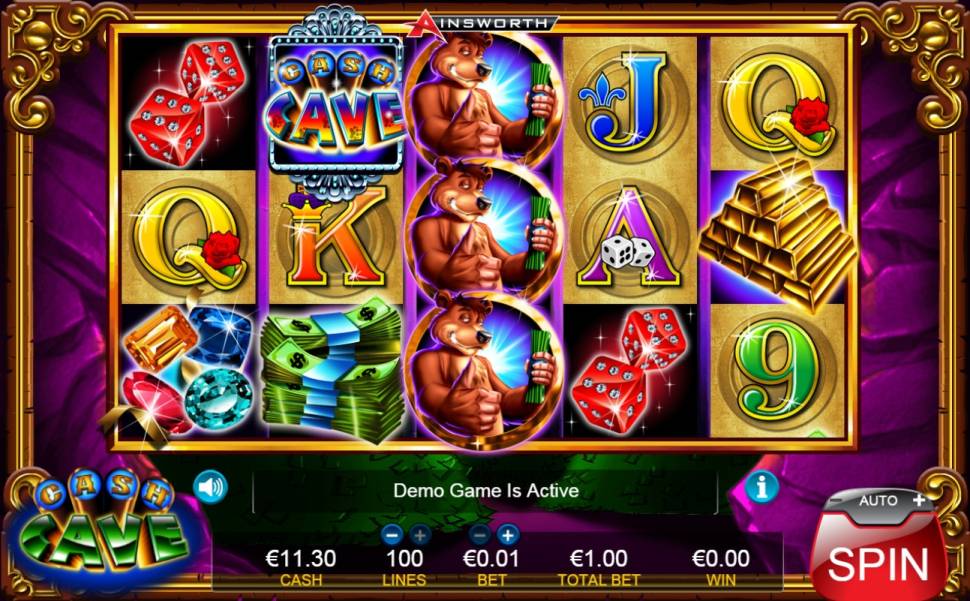This screenshot has height=601, width=970.
Task: Lower the bet amount
Action: click(x=481, y=534)
